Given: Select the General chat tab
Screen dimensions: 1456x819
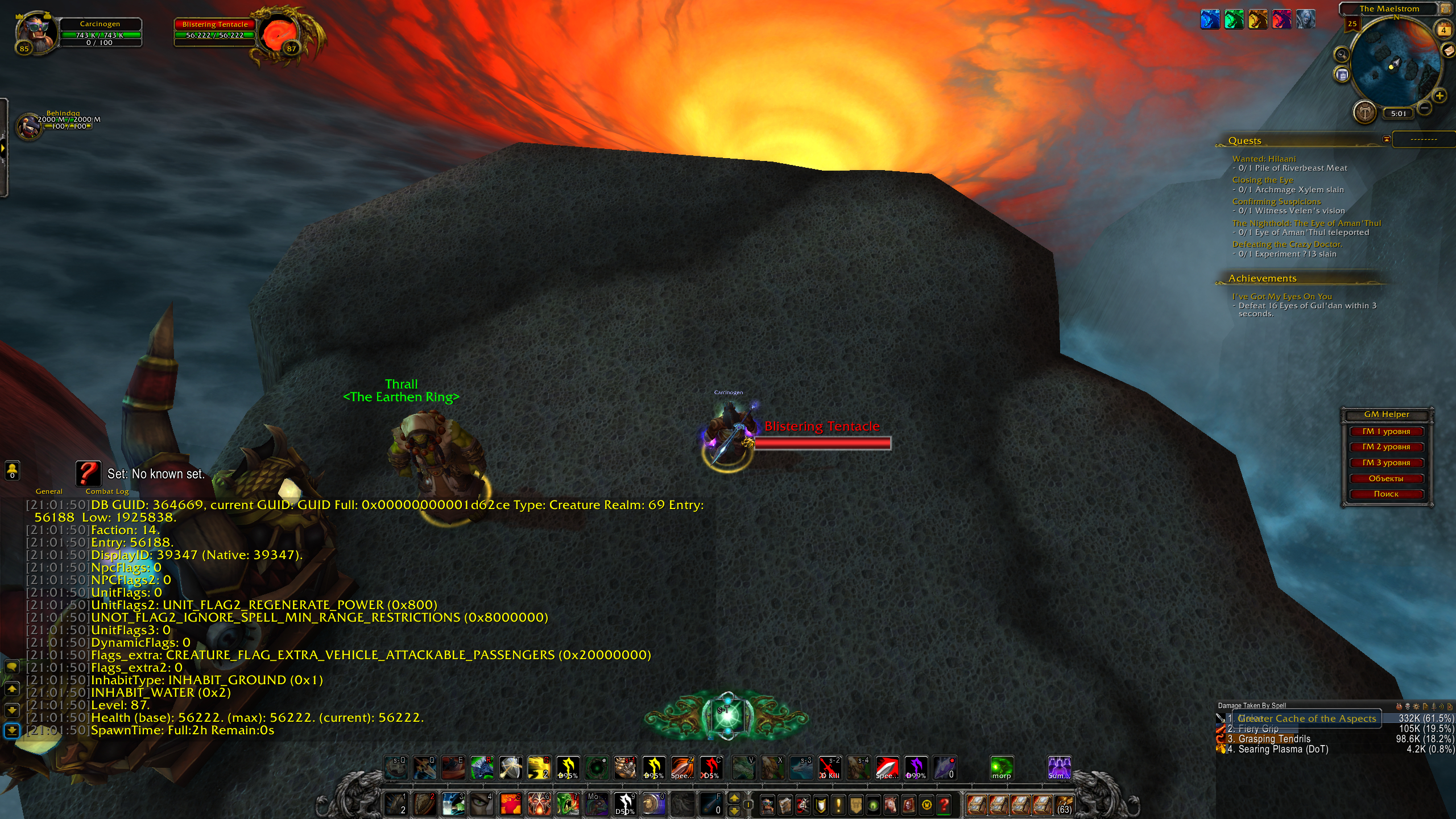Looking at the screenshot, I should click(49, 491).
